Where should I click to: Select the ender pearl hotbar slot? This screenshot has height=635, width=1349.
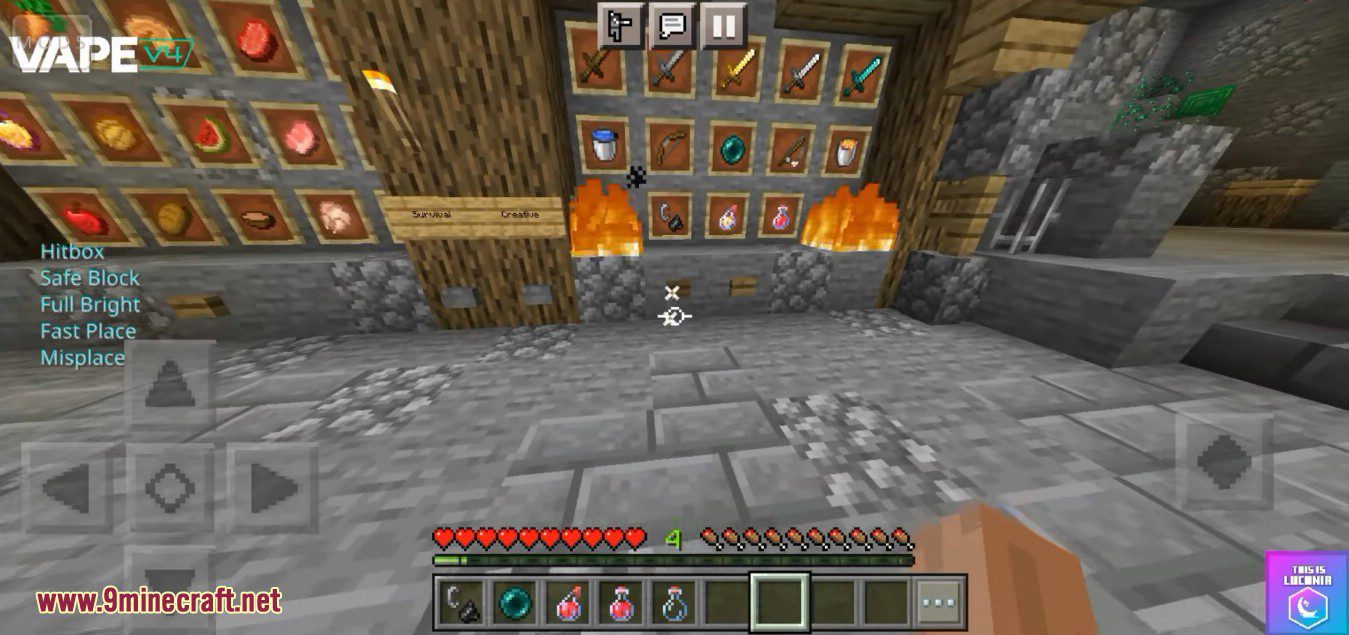(515, 602)
